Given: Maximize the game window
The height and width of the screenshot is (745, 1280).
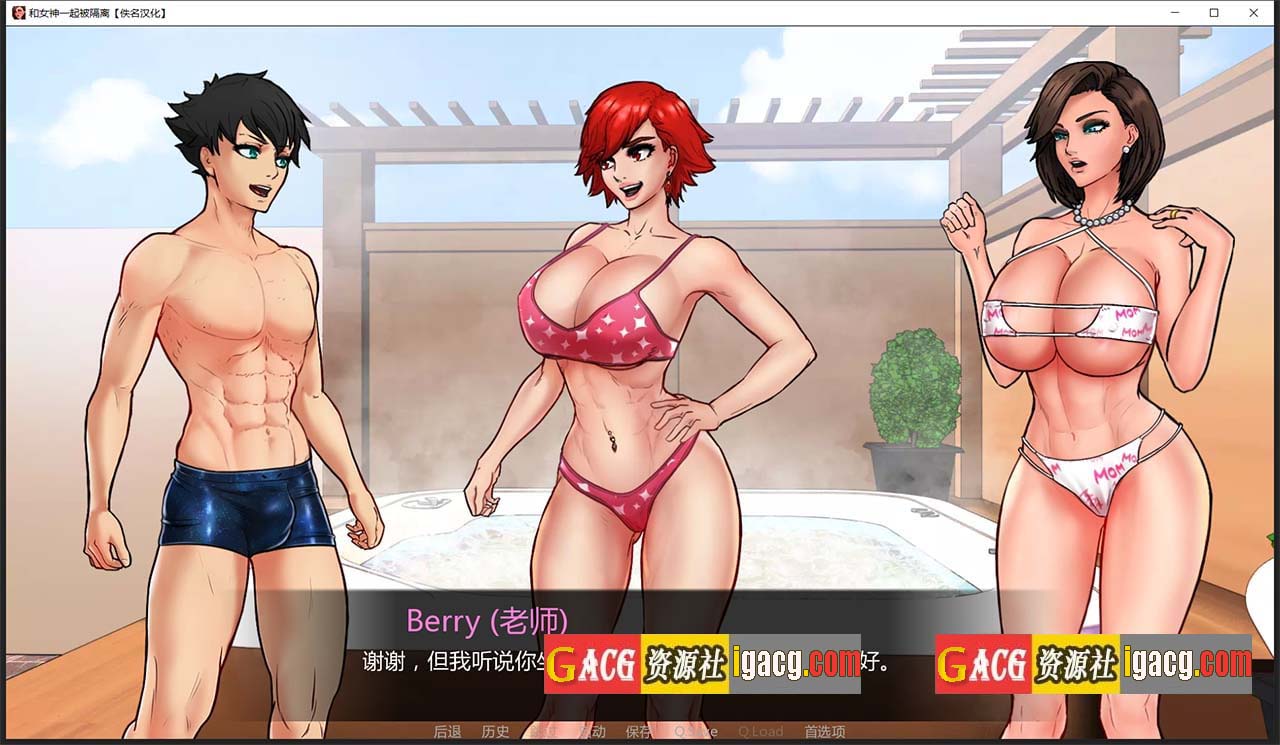Looking at the screenshot, I should pyautogui.click(x=1214, y=13).
